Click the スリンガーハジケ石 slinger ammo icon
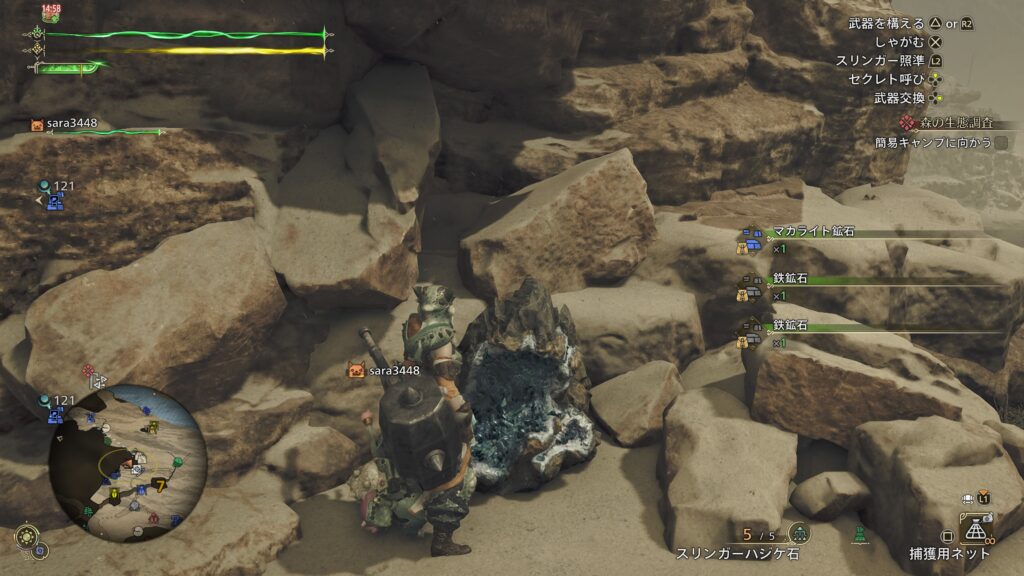The height and width of the screenshot is (576, 1024). tap(799, 533)
